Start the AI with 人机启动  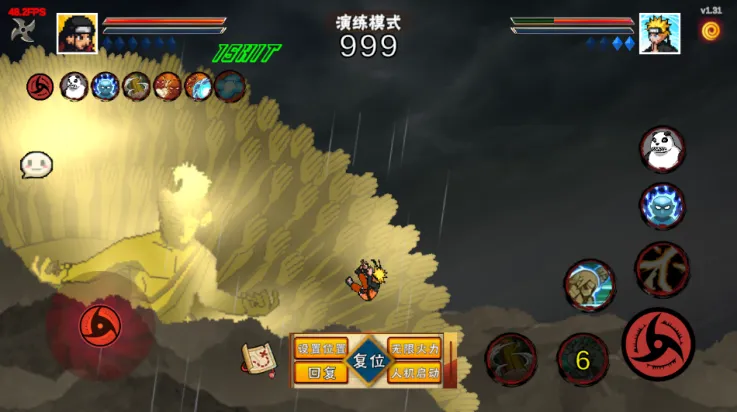pyautogui.click(x=414, y=373)
